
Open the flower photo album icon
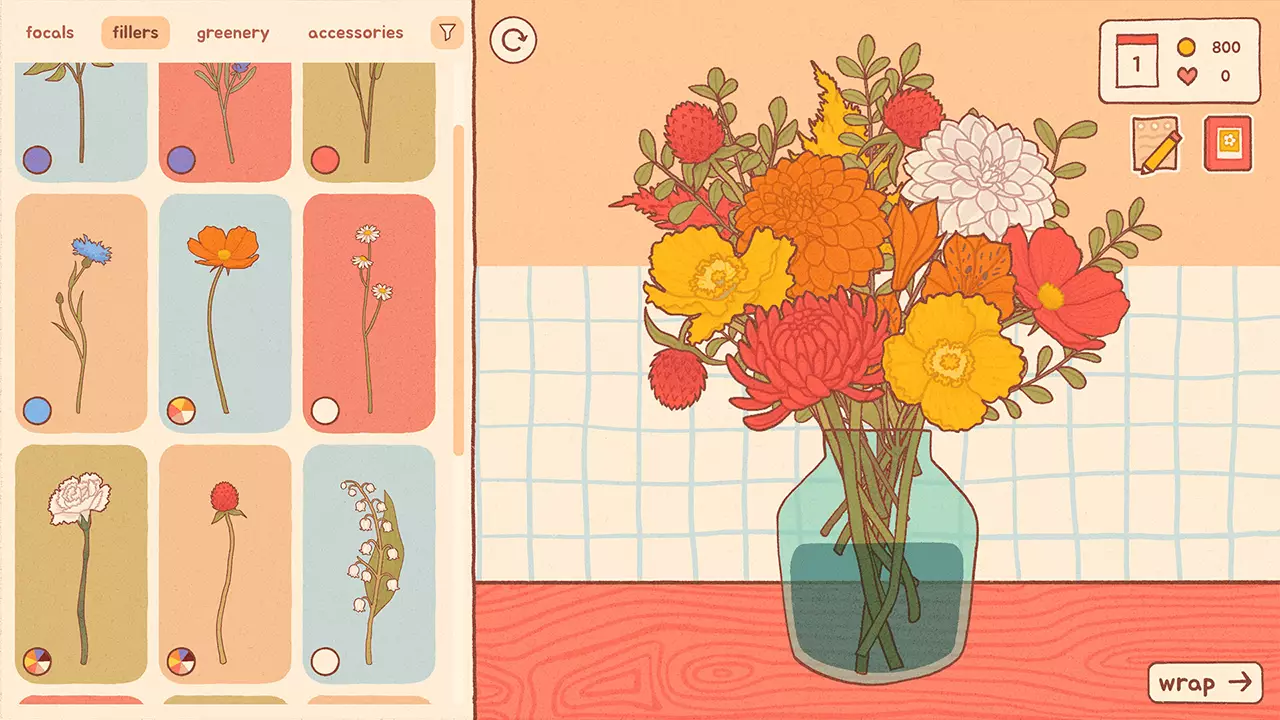(1228, 144)
